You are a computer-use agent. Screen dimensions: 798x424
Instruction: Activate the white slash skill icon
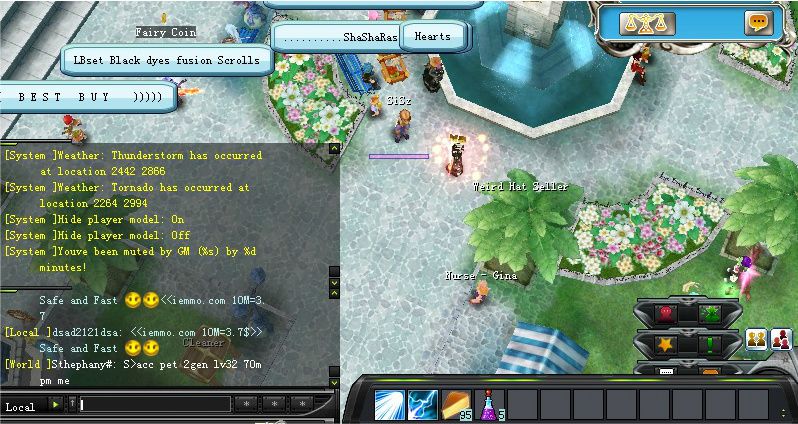click(389, 405)
